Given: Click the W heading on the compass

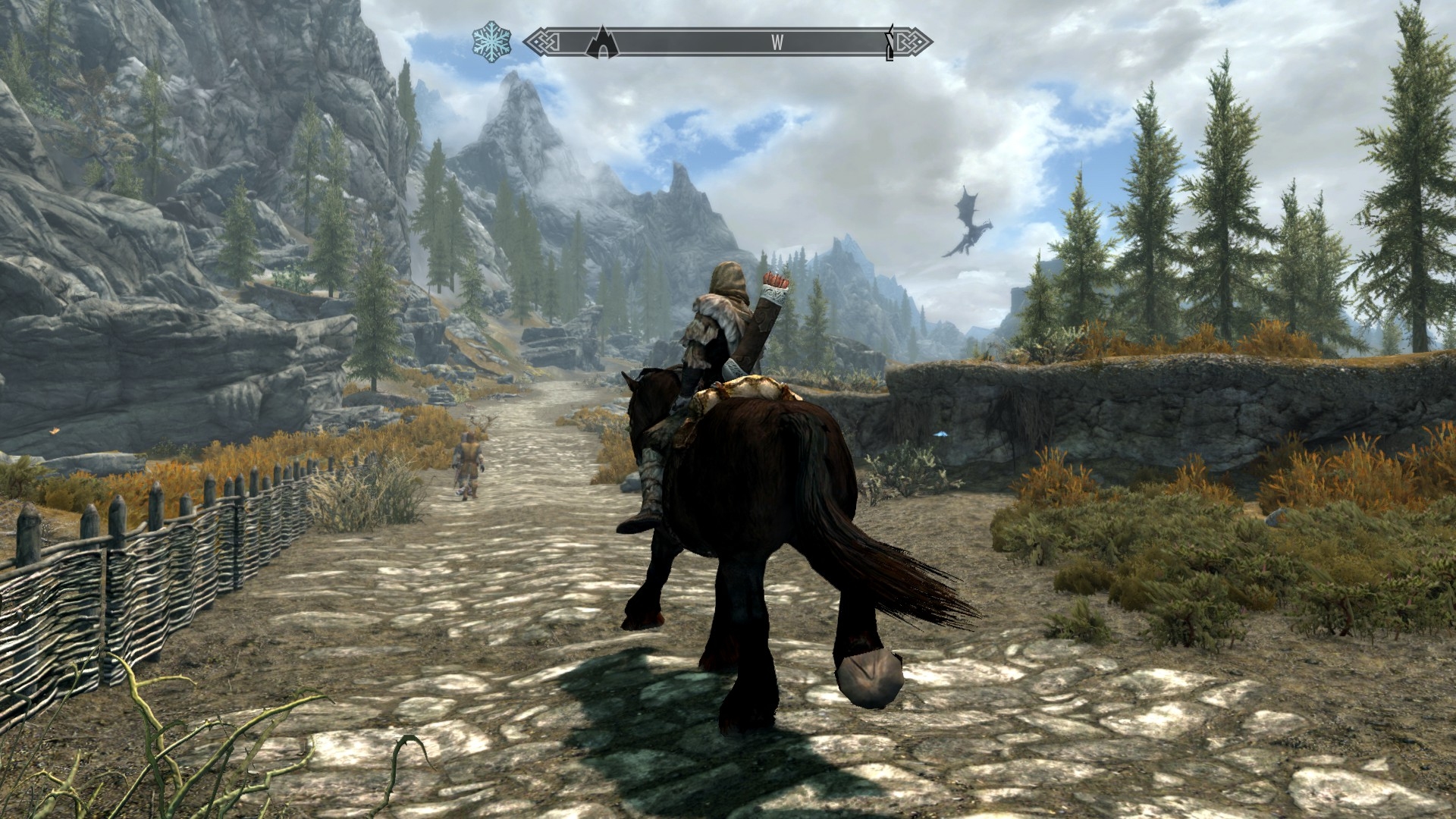Looking at the screenshot, I should click(777, 42).
